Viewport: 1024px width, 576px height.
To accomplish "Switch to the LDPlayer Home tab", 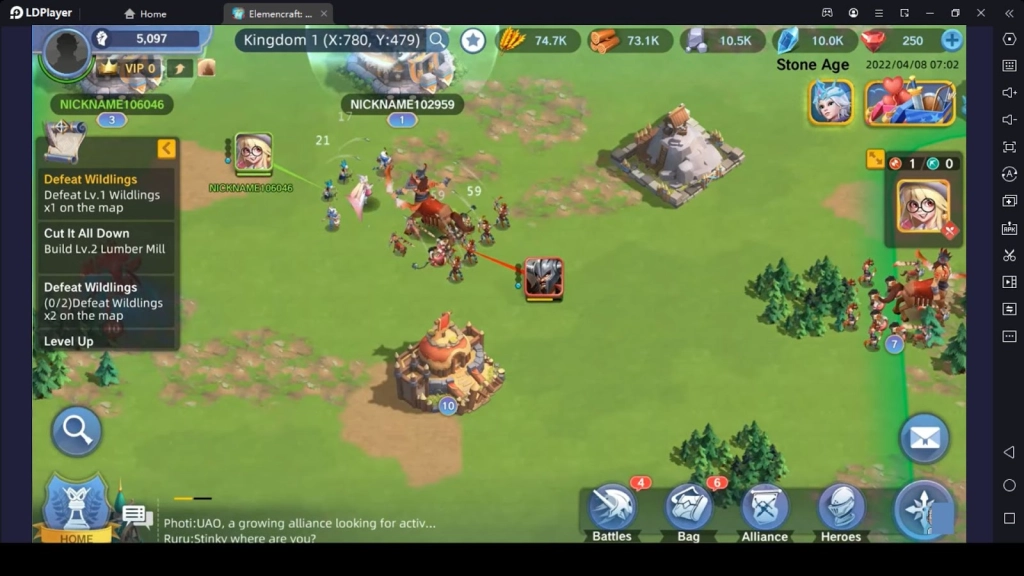I will (x=145, y=14).
